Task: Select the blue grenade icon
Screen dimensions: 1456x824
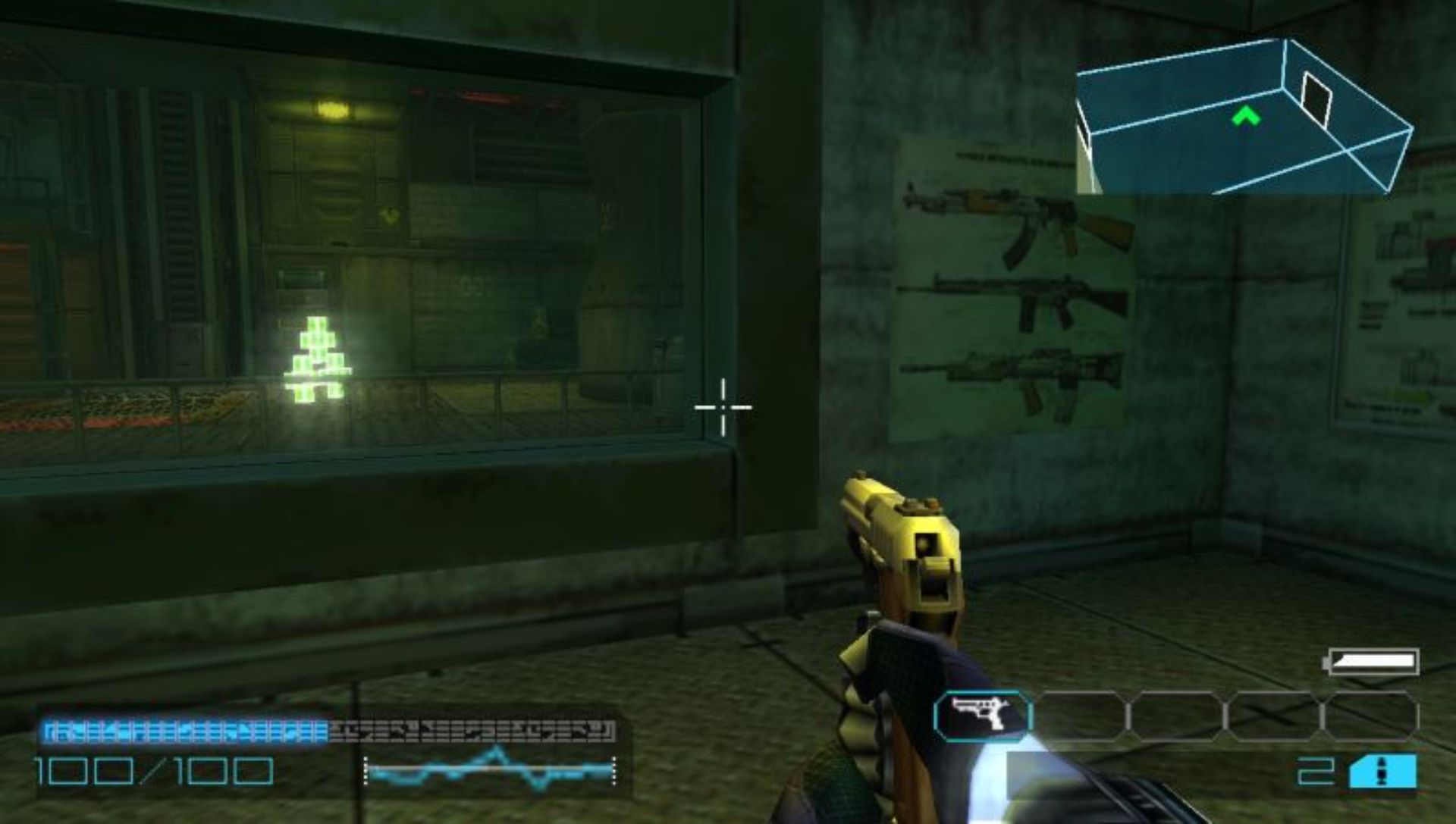Action: point(1382,772)
